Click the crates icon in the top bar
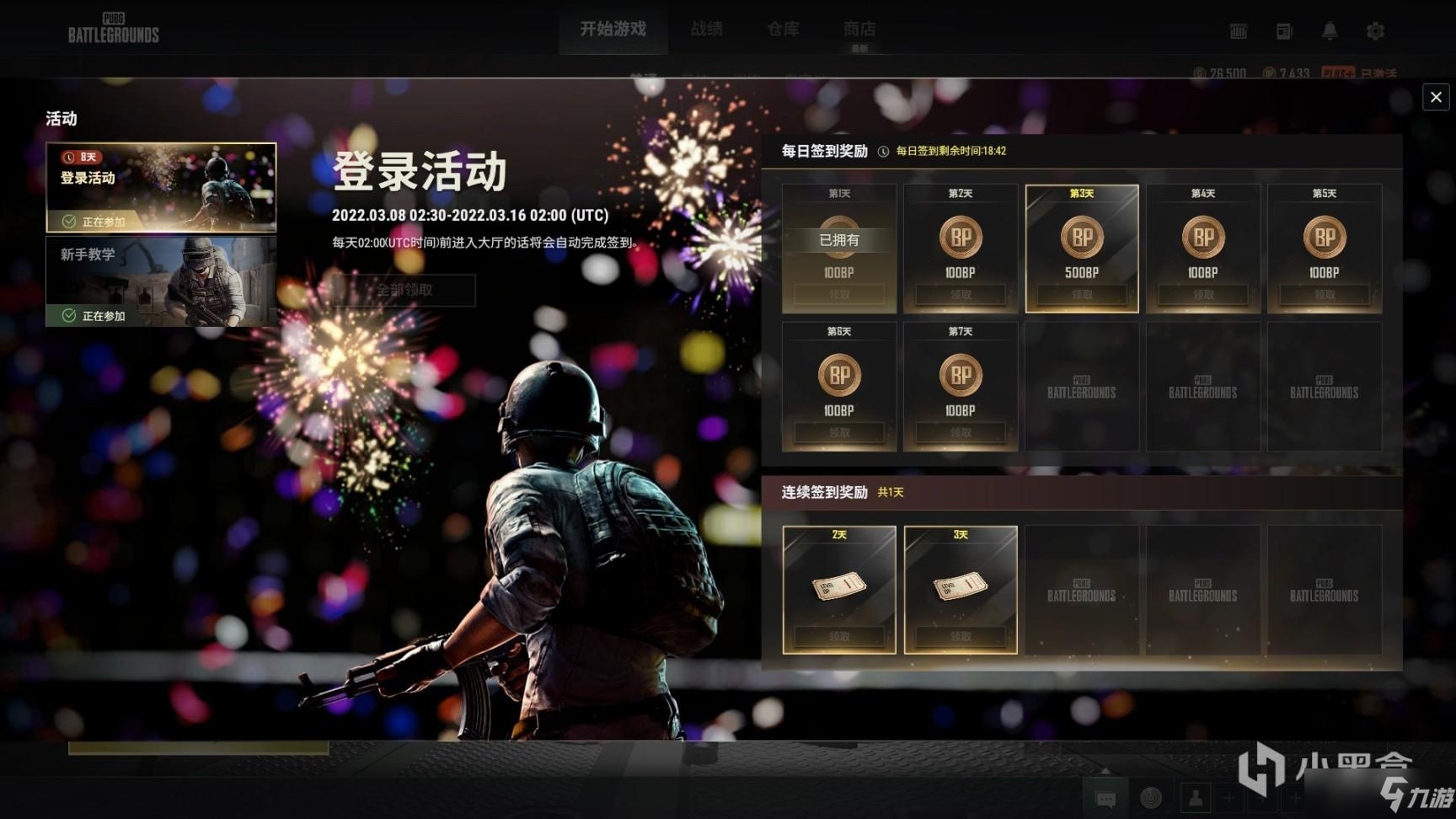Image resolution: width=1456 pixels, height=819 pixels. click(1237, 30)
